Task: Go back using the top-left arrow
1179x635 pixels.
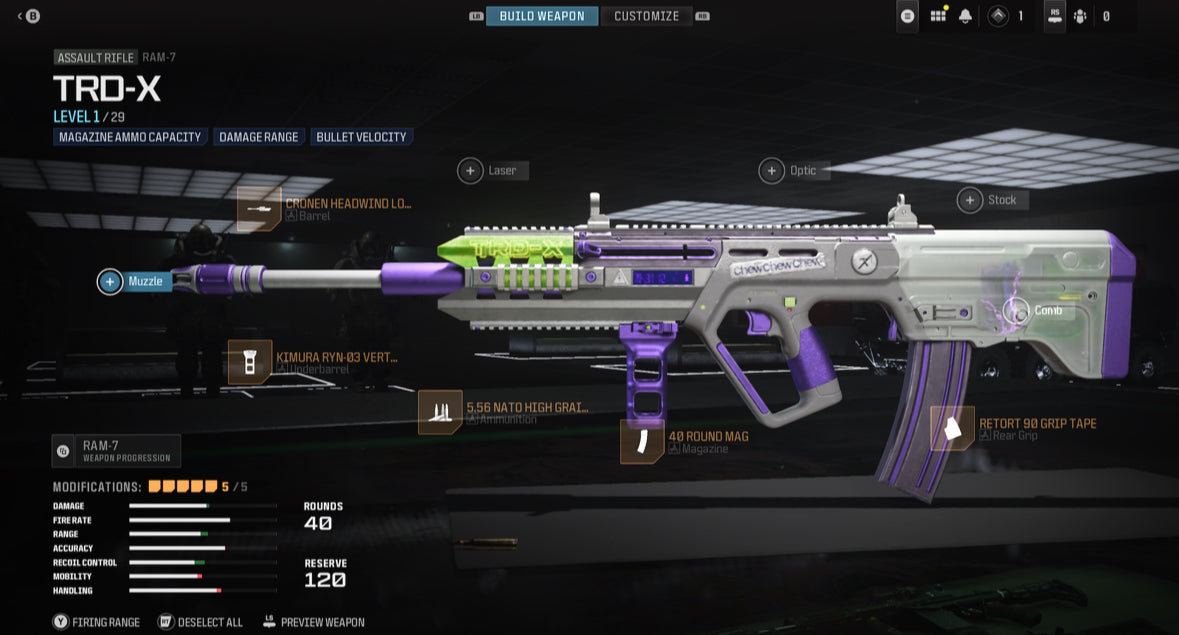Action: click(x=28, y=16)
